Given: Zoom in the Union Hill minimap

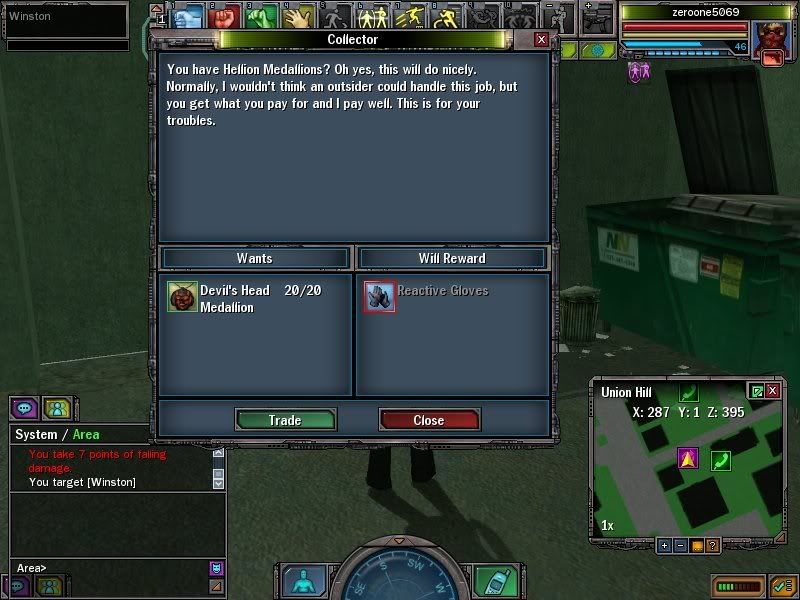Looking at the screenshot, I should tap(664, 546).
